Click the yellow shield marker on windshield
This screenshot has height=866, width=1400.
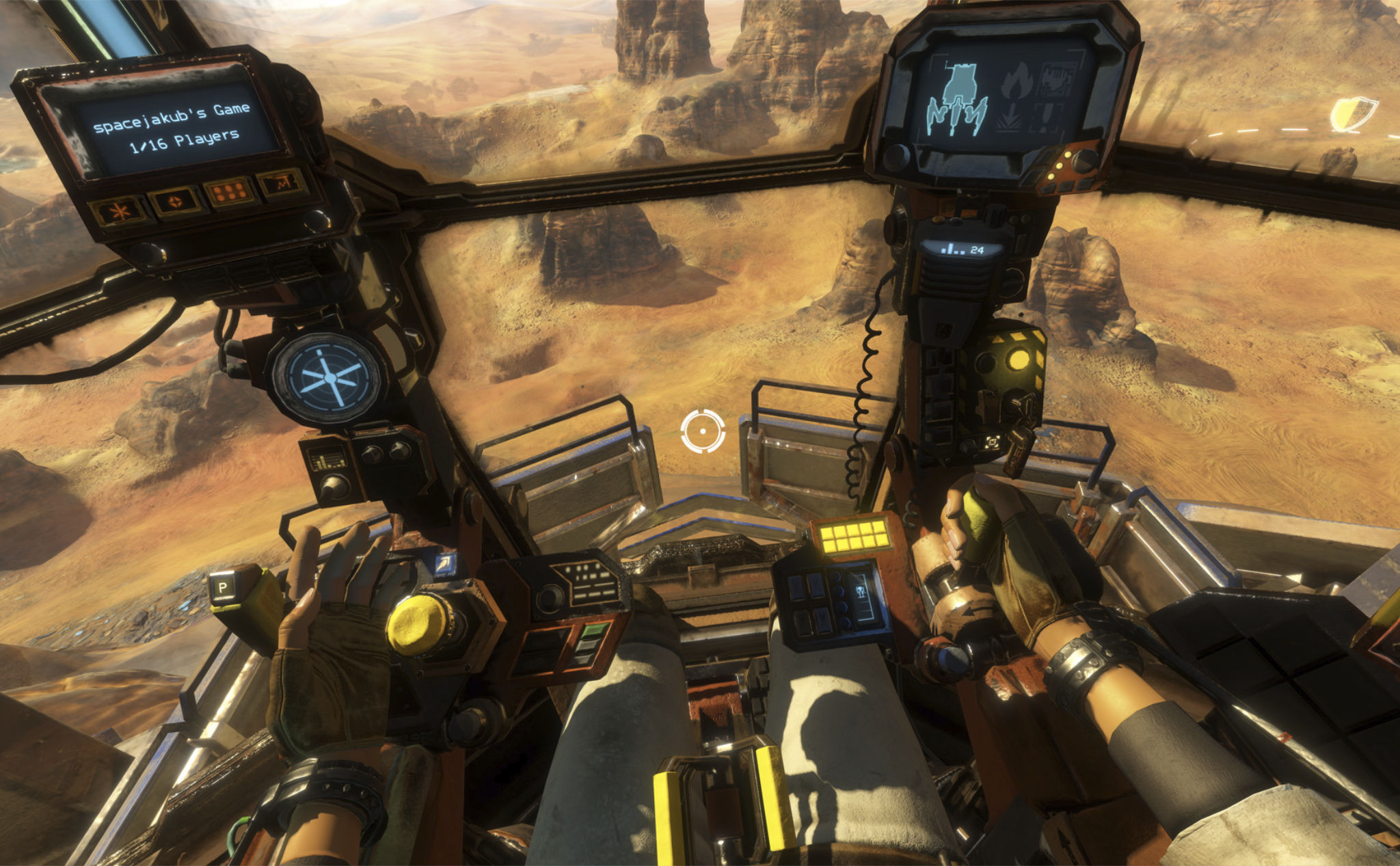pyautogui.click(x=1353, y=113)
